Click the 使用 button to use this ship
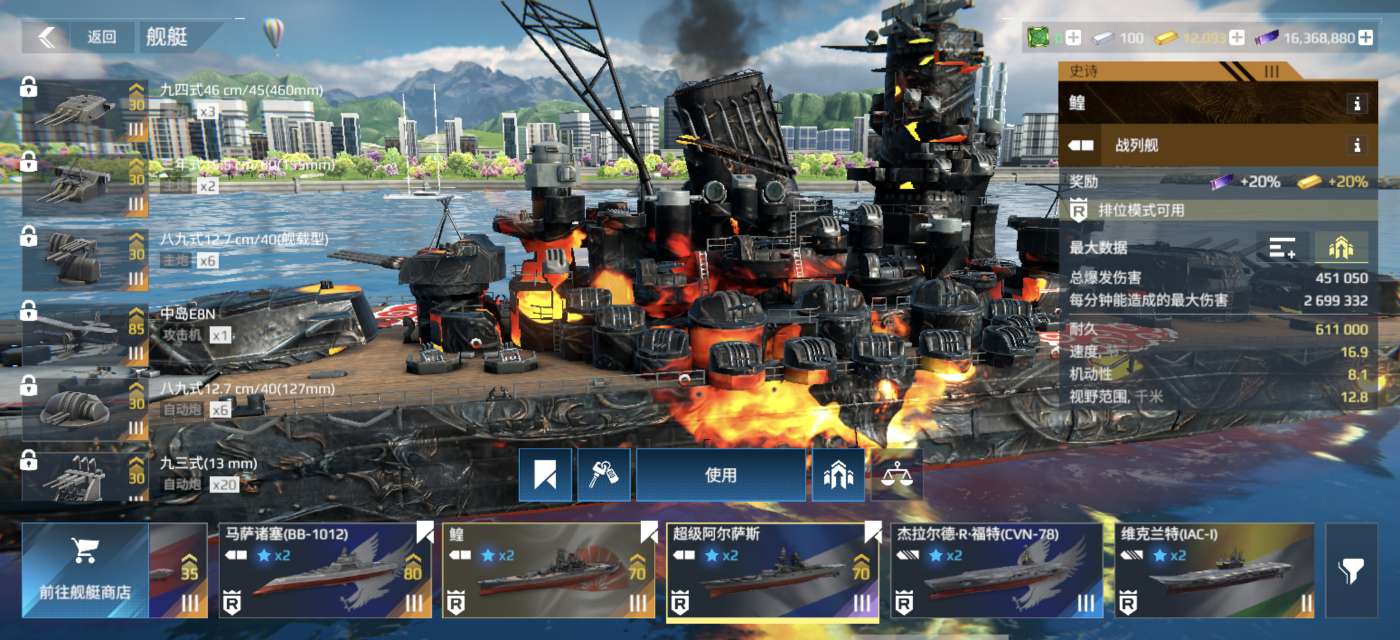 pyautogui.click(x=720, y=475)
